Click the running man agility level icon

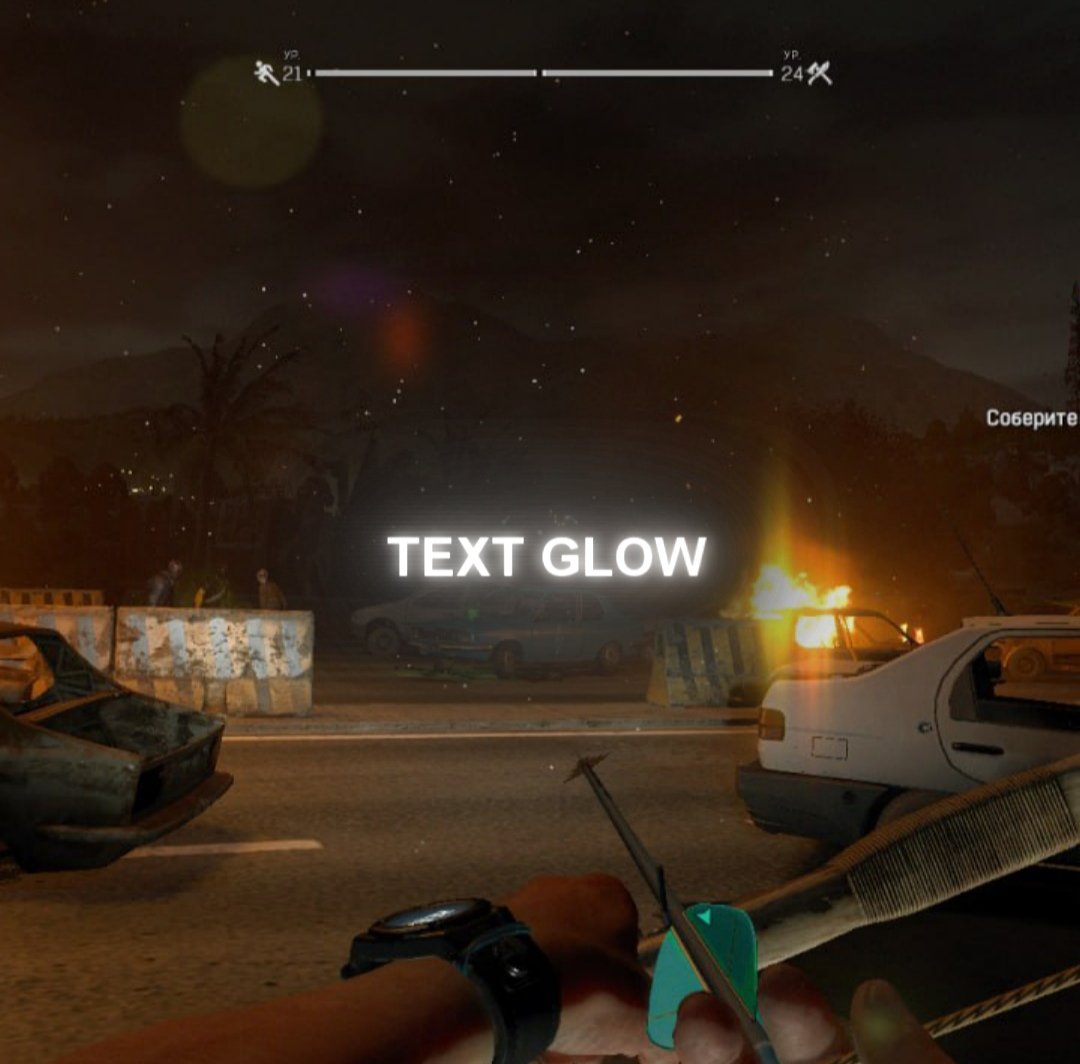coord(266,73)
